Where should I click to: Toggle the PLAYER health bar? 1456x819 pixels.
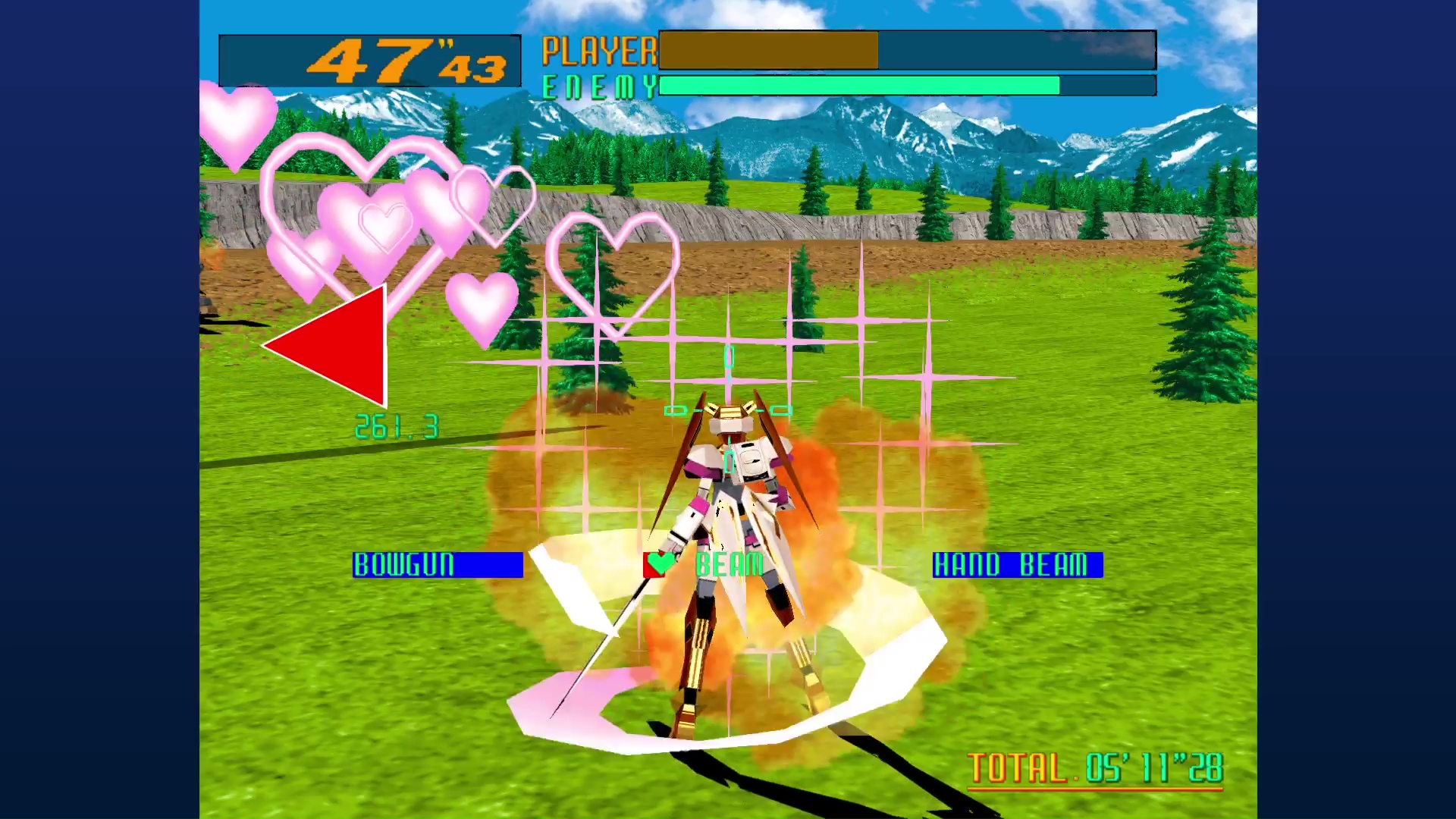tap(906, 51)
